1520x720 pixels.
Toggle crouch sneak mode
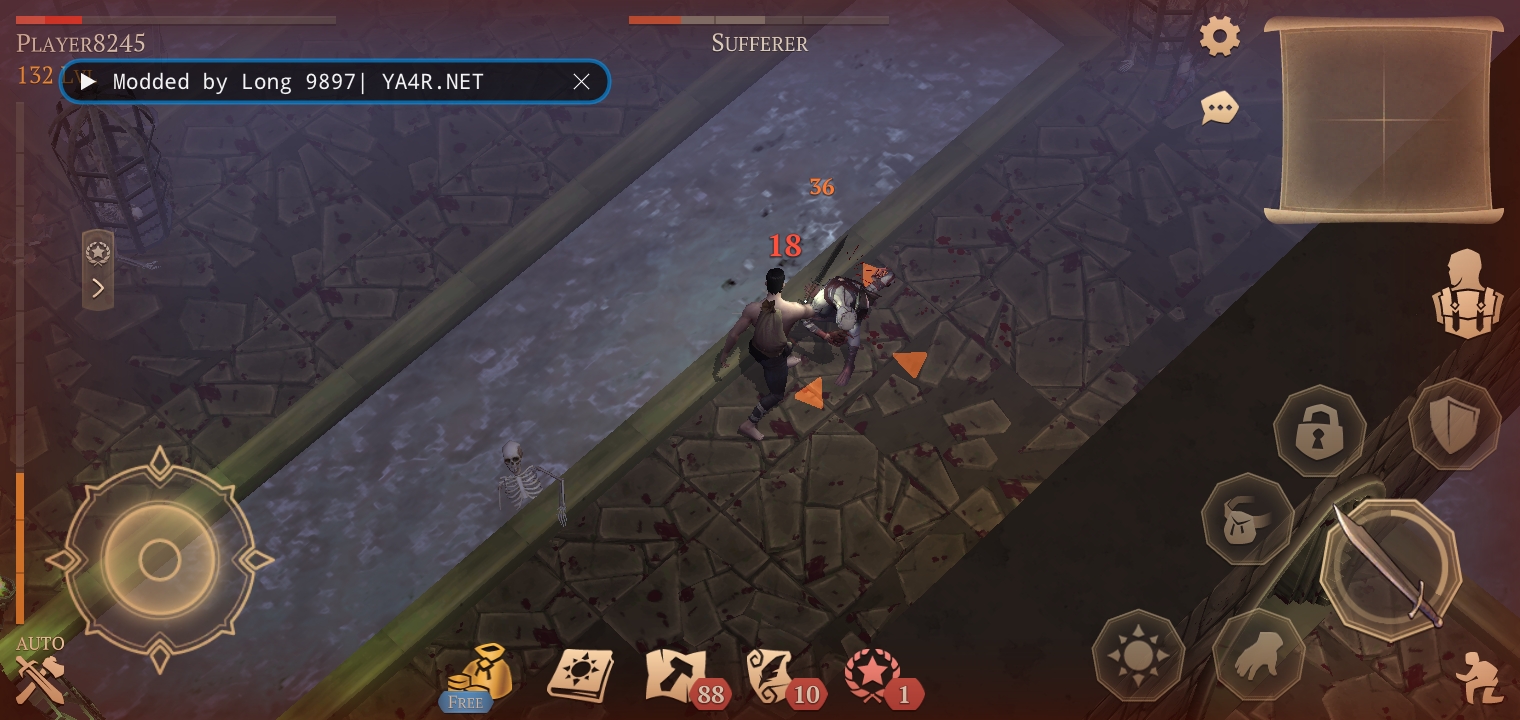tap(1479, 677)
